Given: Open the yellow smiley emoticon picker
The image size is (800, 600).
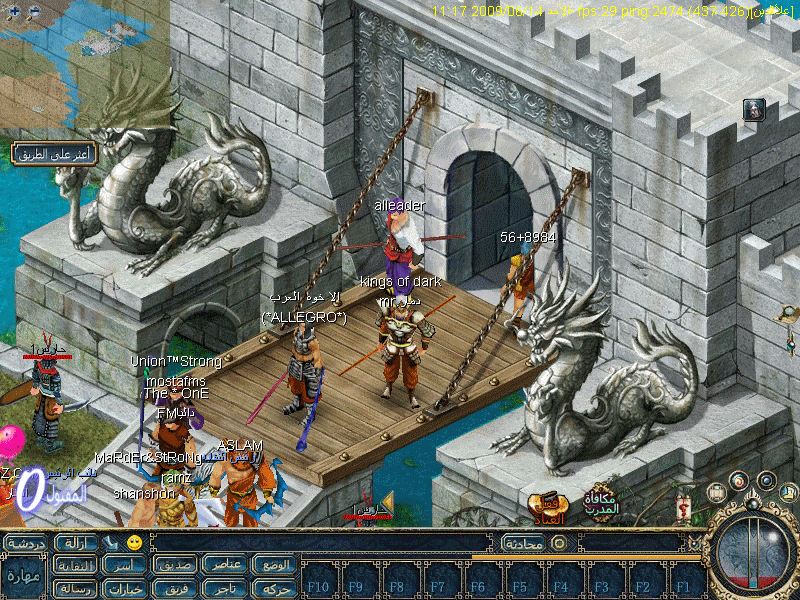Looking at the screenshot, I should [x=134, y=543].
